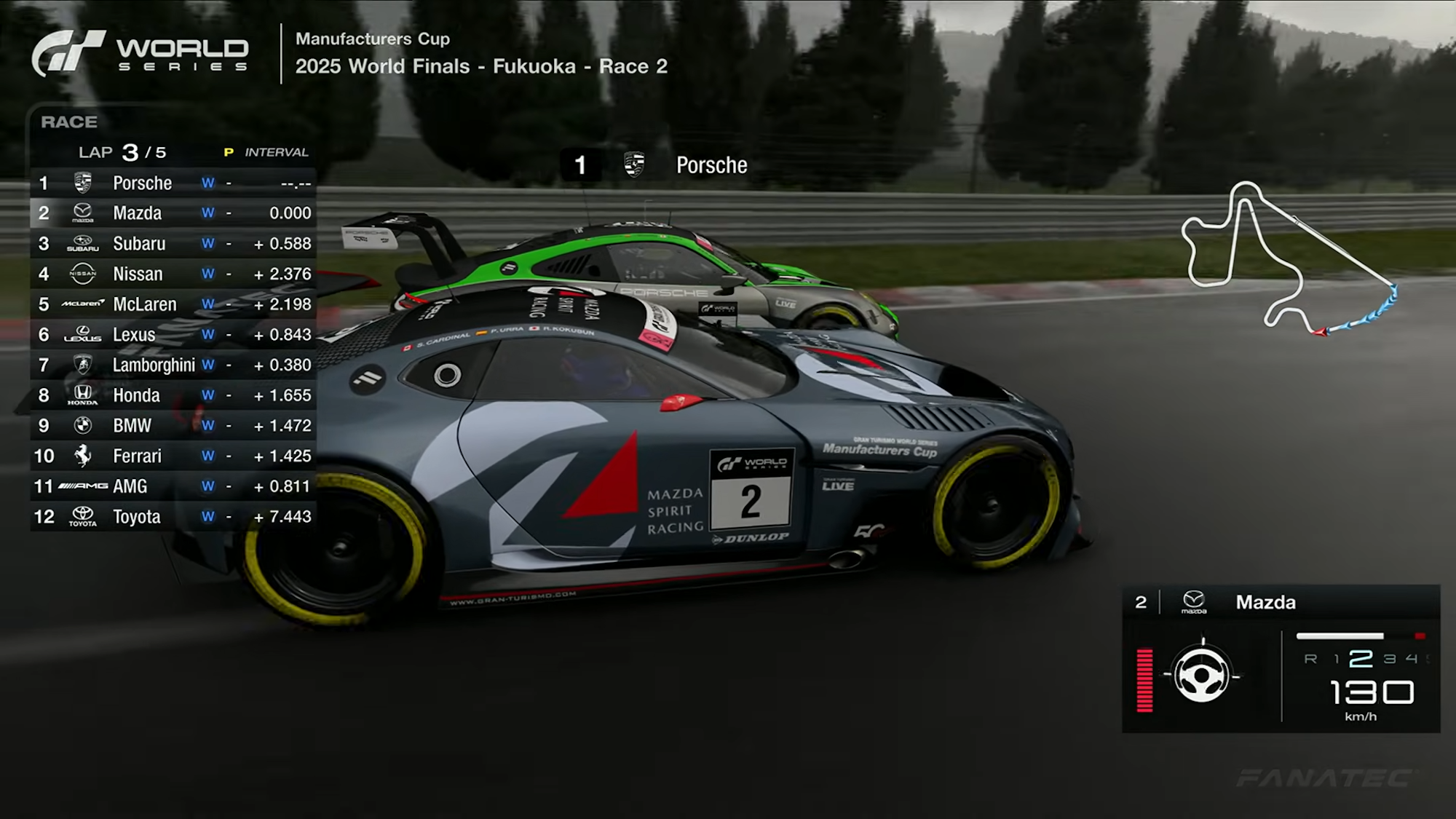This screenshot has width=1456, height=819.
Task: Select Lamborghini in the race list
Action: pyautogui.click(x=173, y=365)
